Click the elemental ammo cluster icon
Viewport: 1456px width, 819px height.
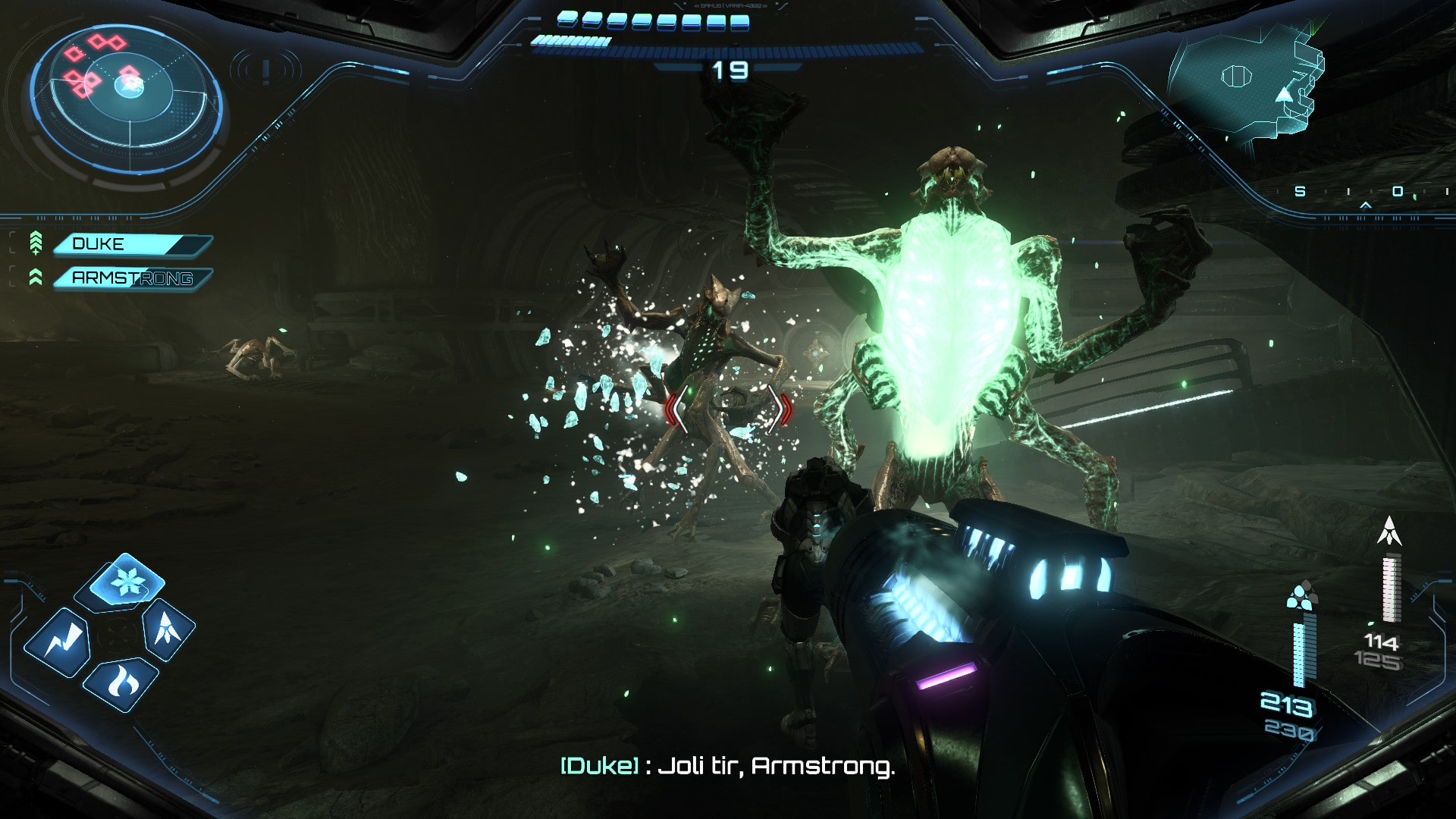click(x=1301, y=597)
